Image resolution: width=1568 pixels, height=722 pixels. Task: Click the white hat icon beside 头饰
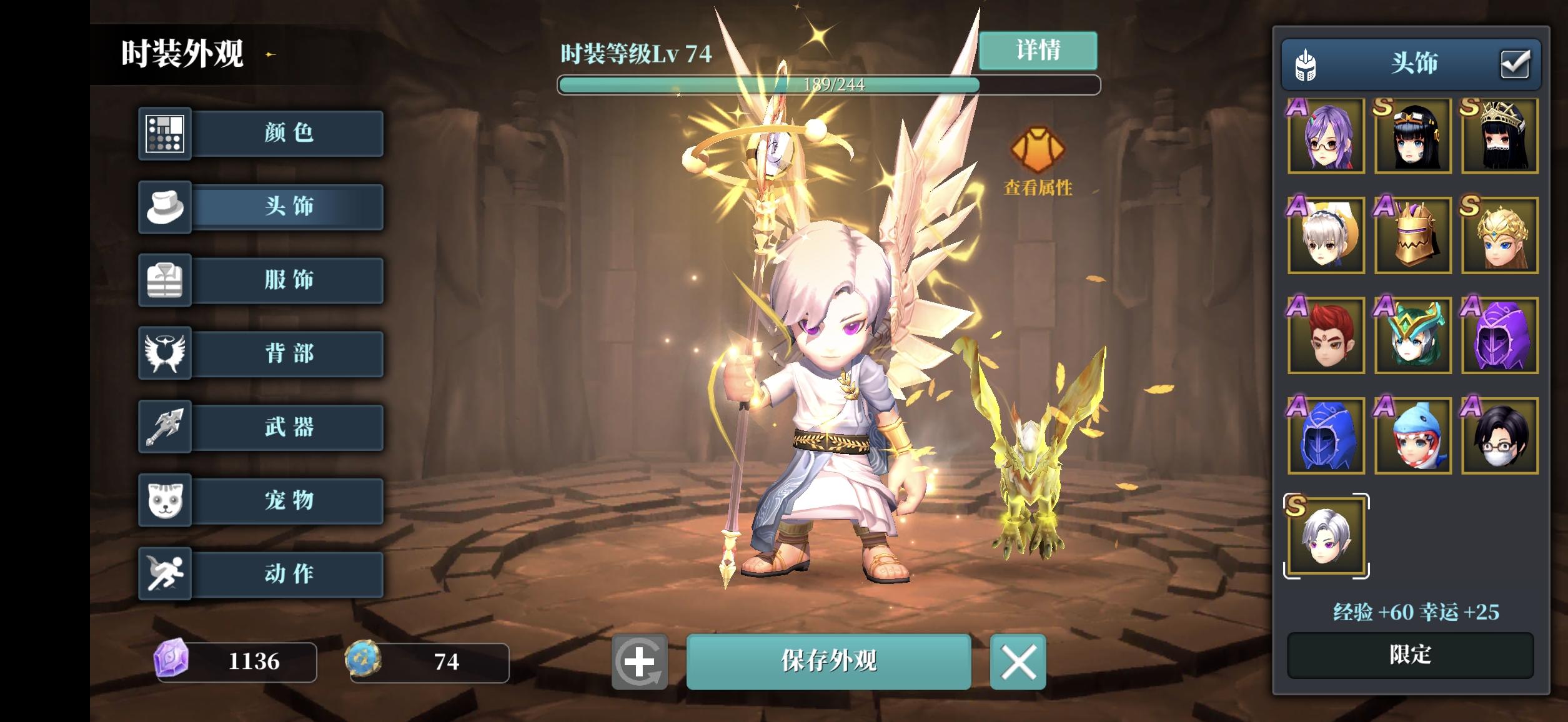[166, 207]
